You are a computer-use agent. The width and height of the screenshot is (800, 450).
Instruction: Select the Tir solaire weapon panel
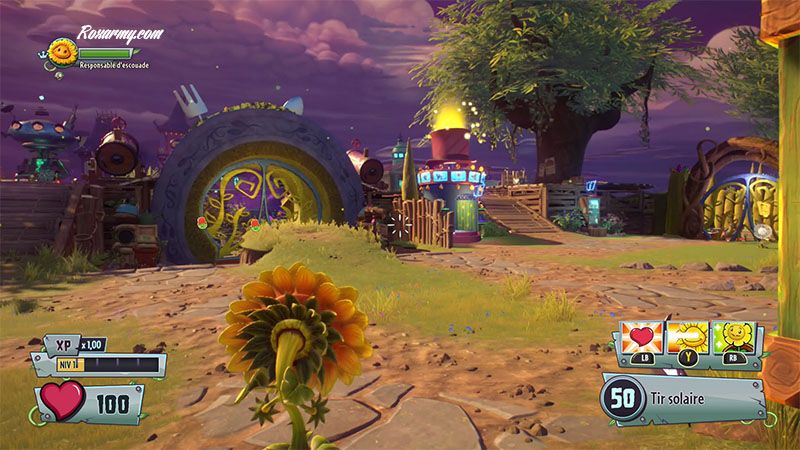pos(683,399)
